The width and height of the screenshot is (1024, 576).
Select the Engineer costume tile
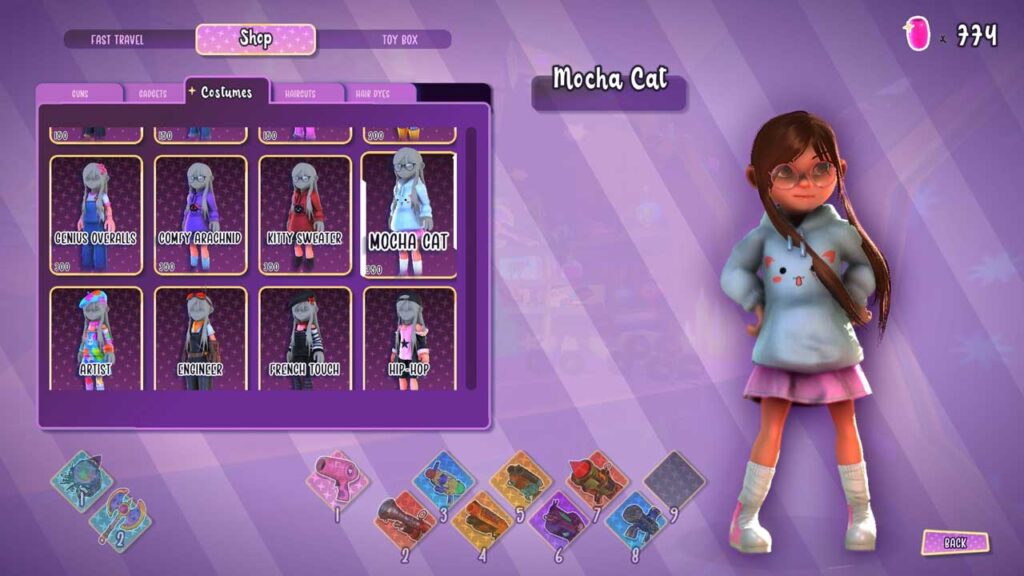coord(200,338)
